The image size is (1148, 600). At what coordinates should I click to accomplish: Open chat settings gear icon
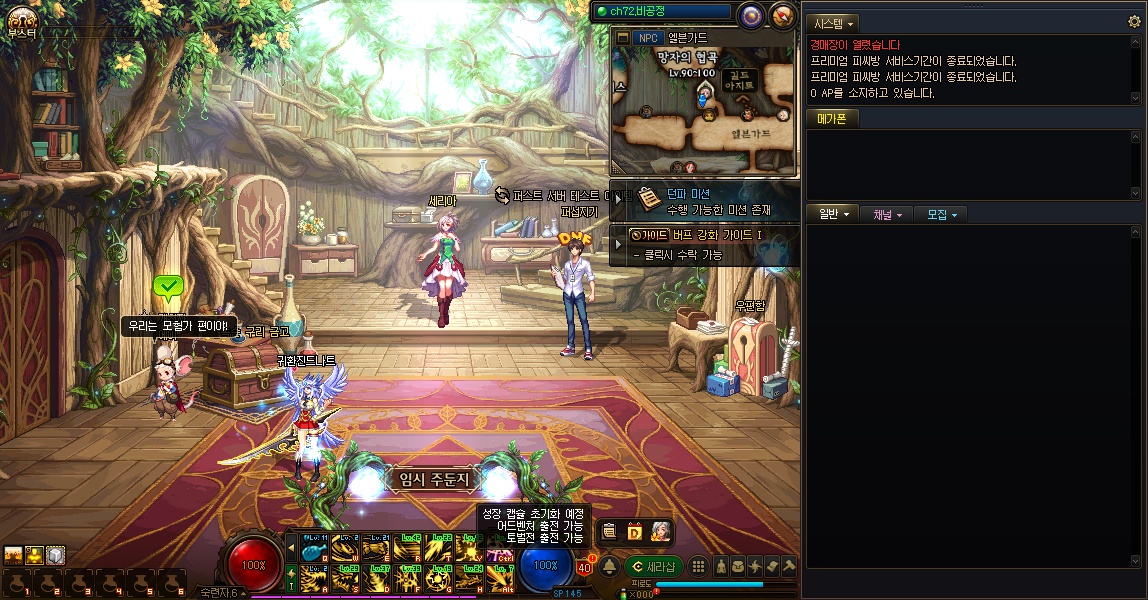[x=1133, y=22]
